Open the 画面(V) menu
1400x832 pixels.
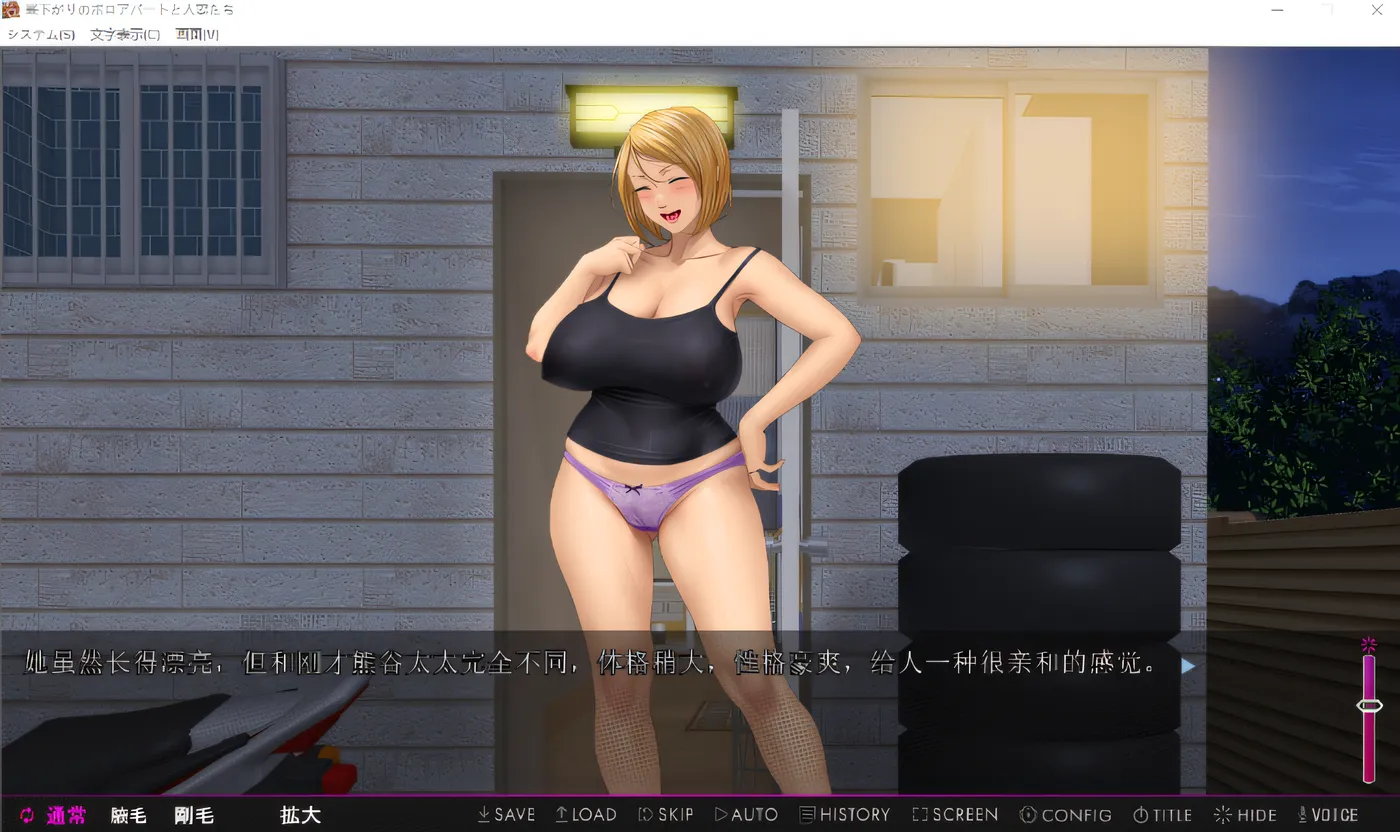197,34
